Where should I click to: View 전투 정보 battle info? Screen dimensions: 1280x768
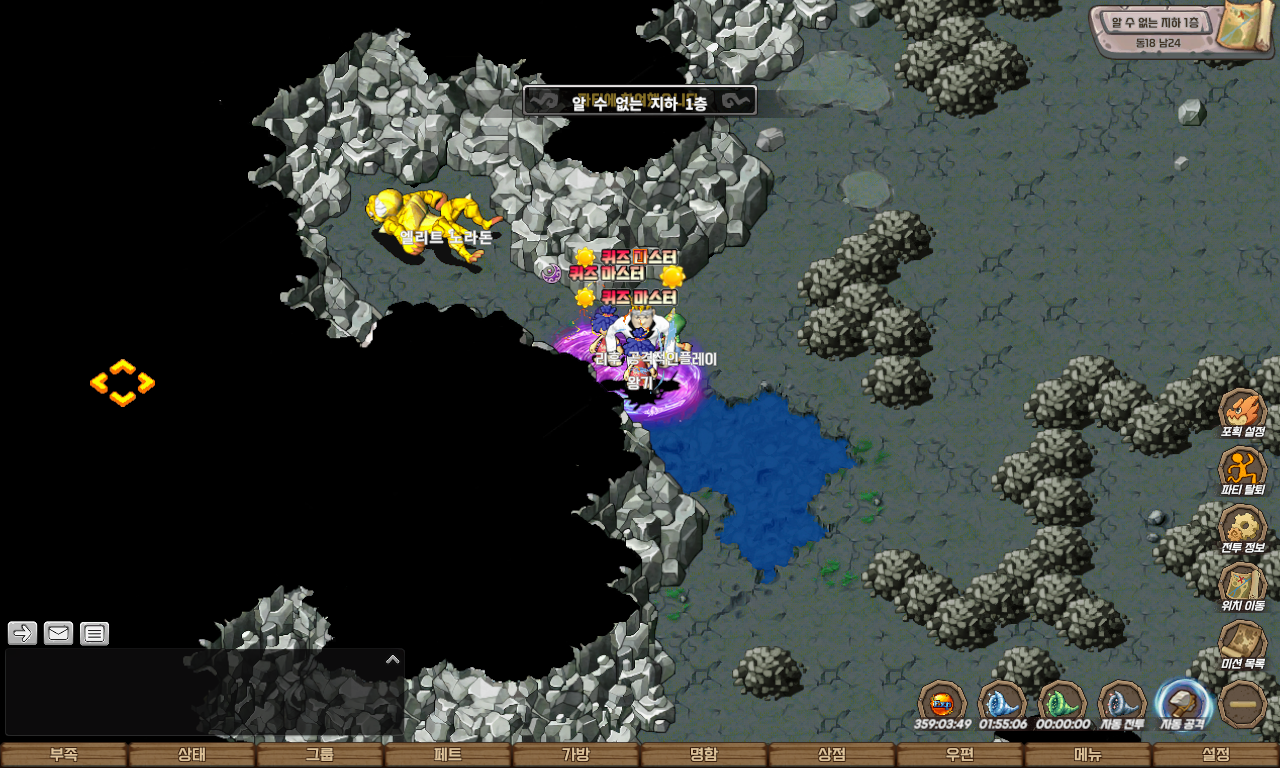1243,528
